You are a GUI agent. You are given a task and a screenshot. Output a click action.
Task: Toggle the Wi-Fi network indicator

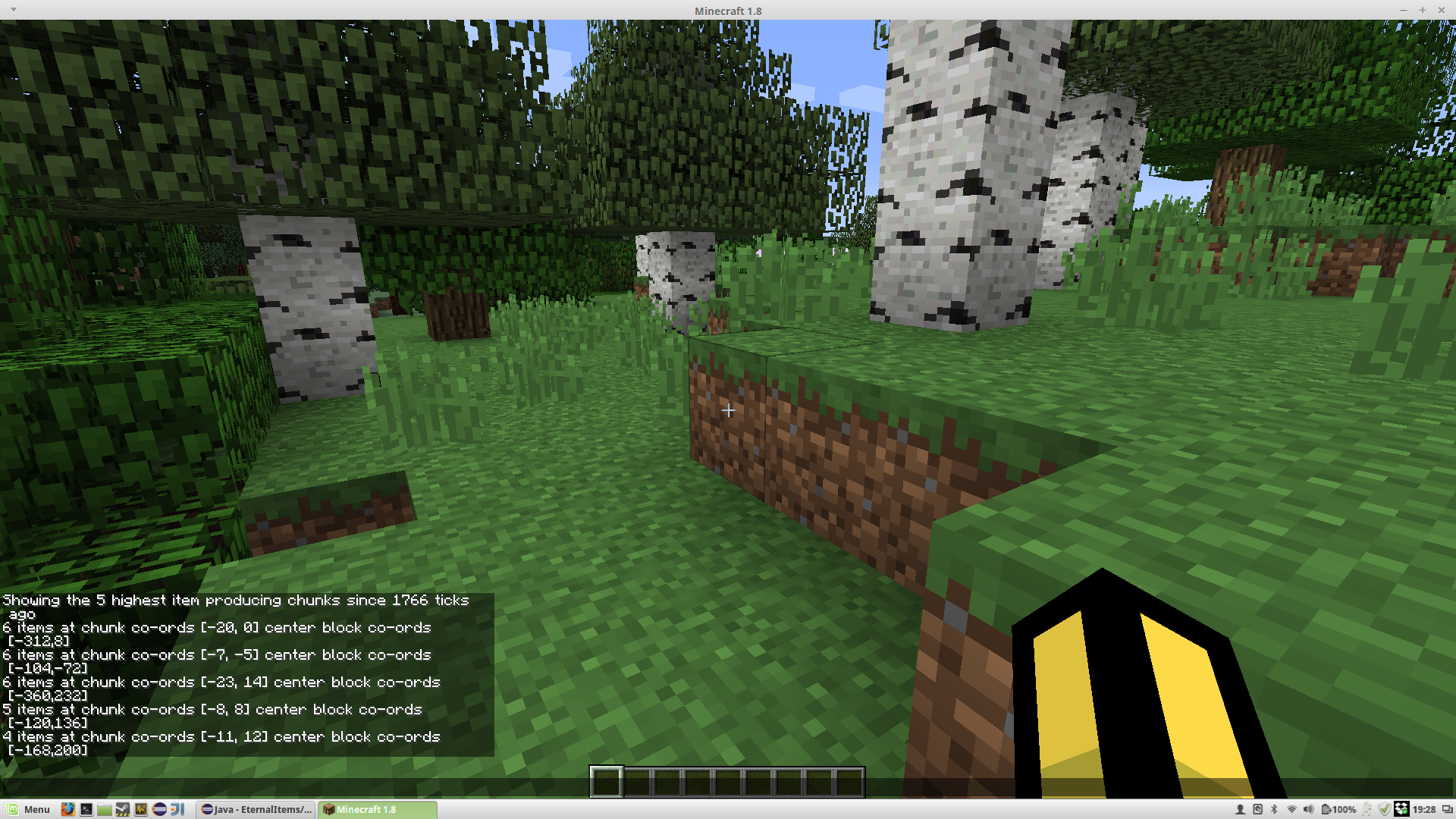click(1291, 809)
